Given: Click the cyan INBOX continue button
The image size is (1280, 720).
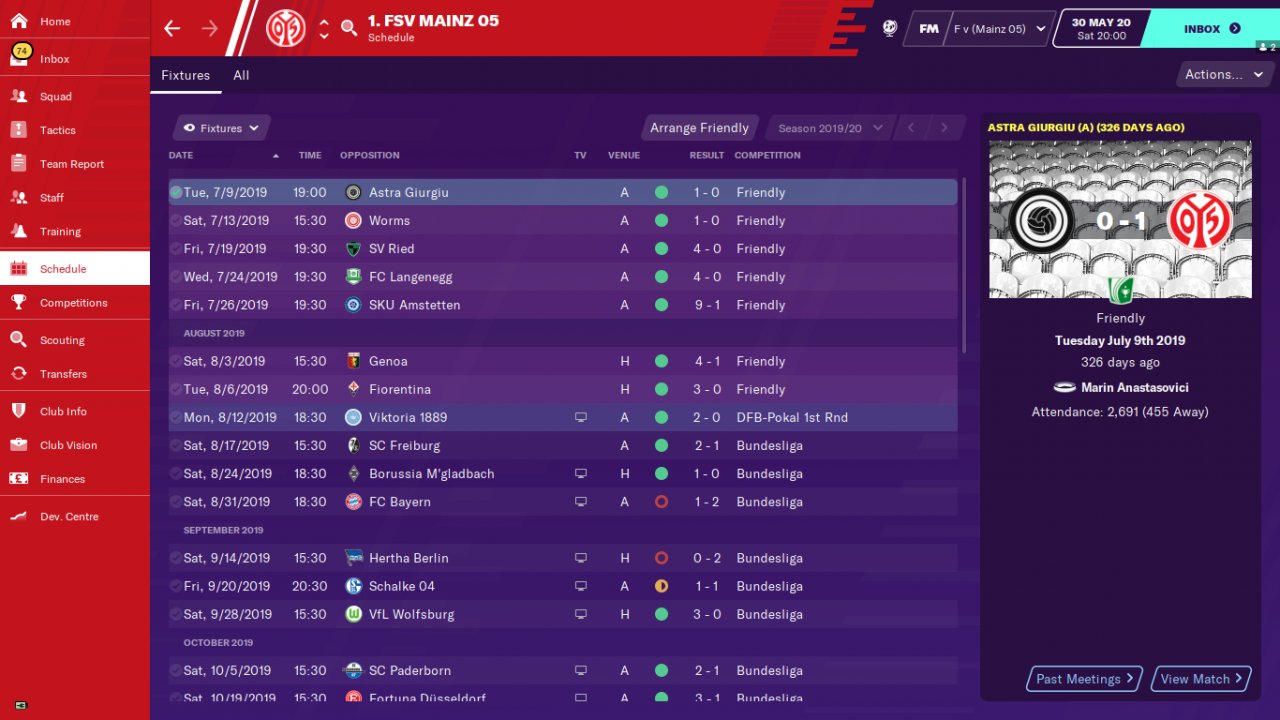Looking at the screenshot, I should tap(1211, 29).
